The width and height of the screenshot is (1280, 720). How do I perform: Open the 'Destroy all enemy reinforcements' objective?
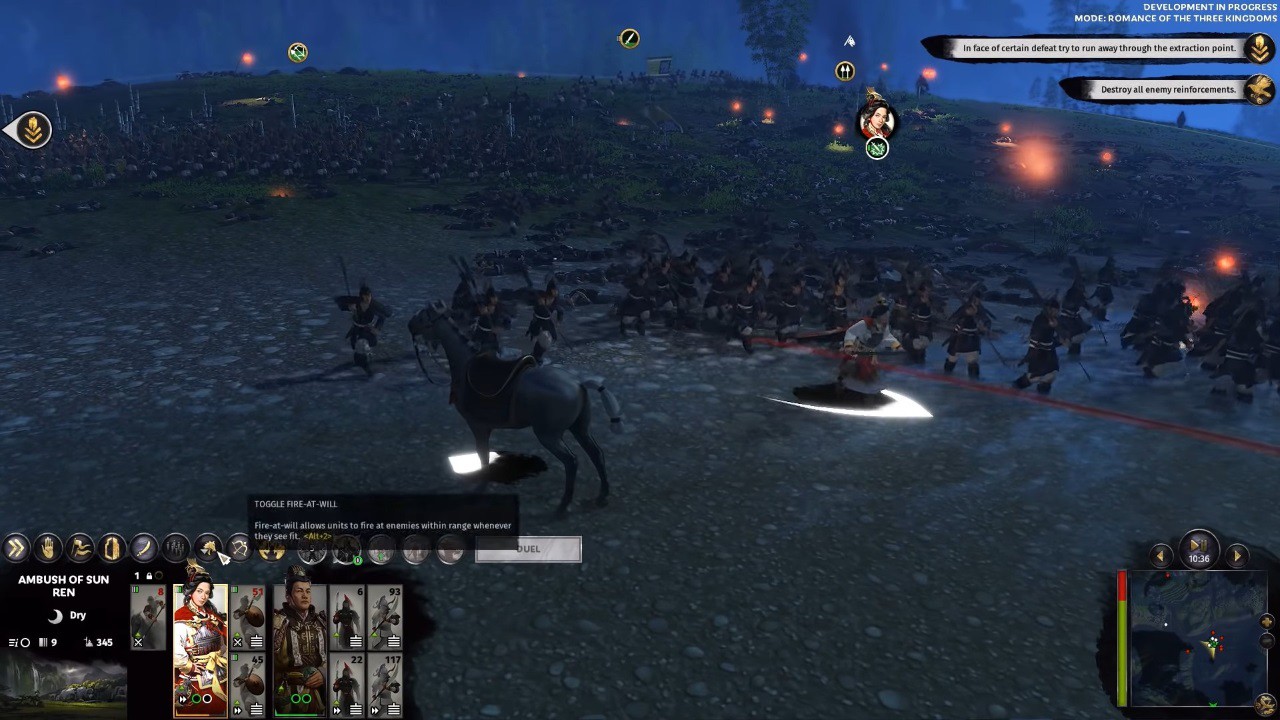click(x=1168, y=90)
